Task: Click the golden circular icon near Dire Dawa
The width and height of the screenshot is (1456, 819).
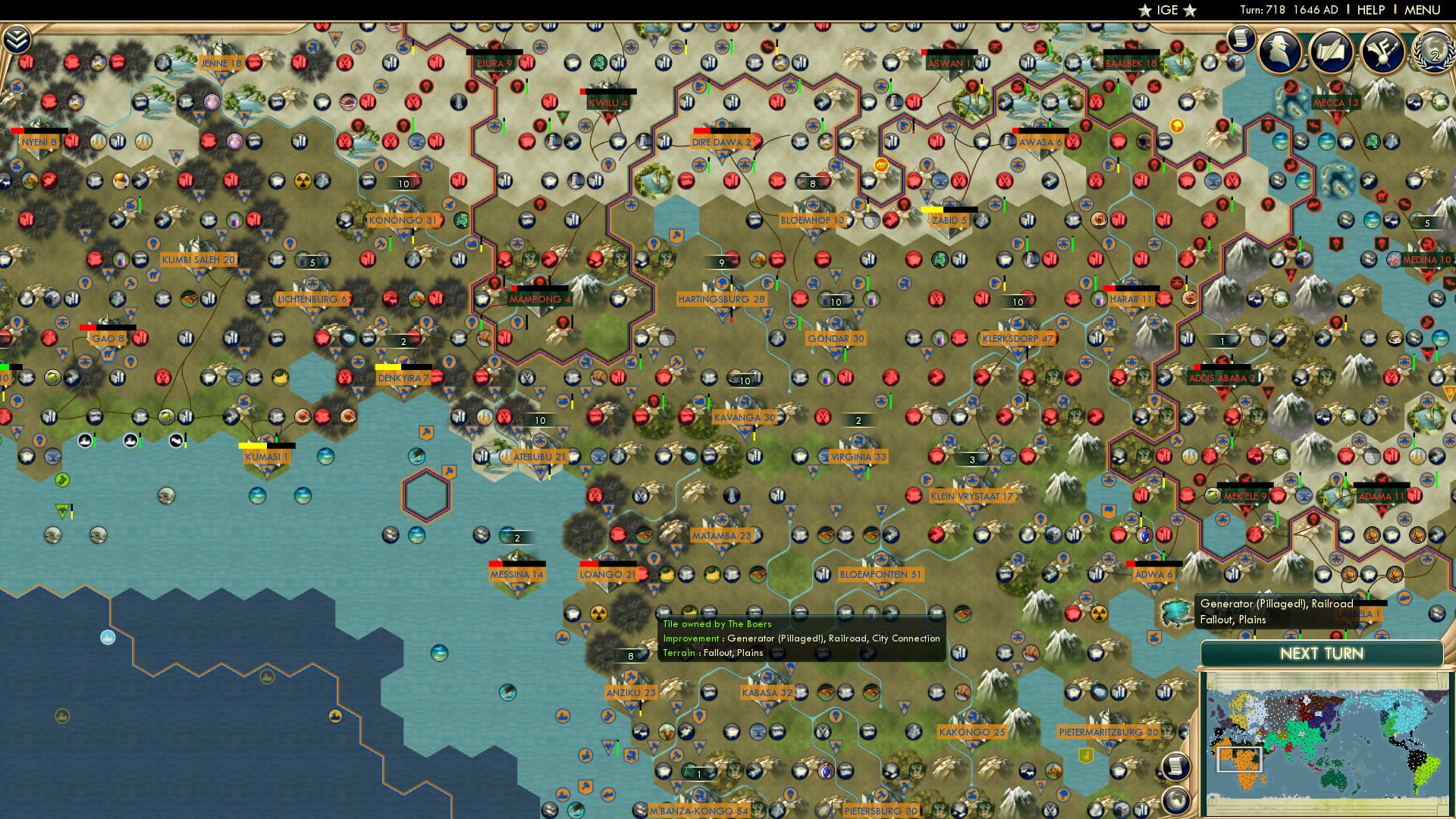Action: pos(881,165)
